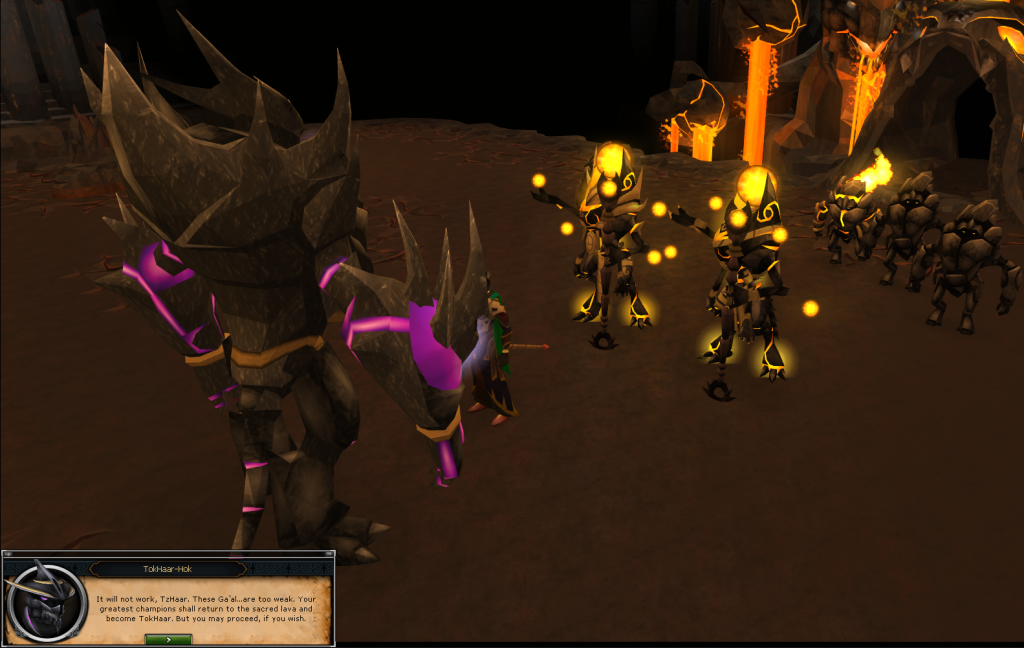Continue the TokHaar-Hok dialogue with the green arrow
Viewport: 1024px width, 648px height.
(x=168, y=639)
